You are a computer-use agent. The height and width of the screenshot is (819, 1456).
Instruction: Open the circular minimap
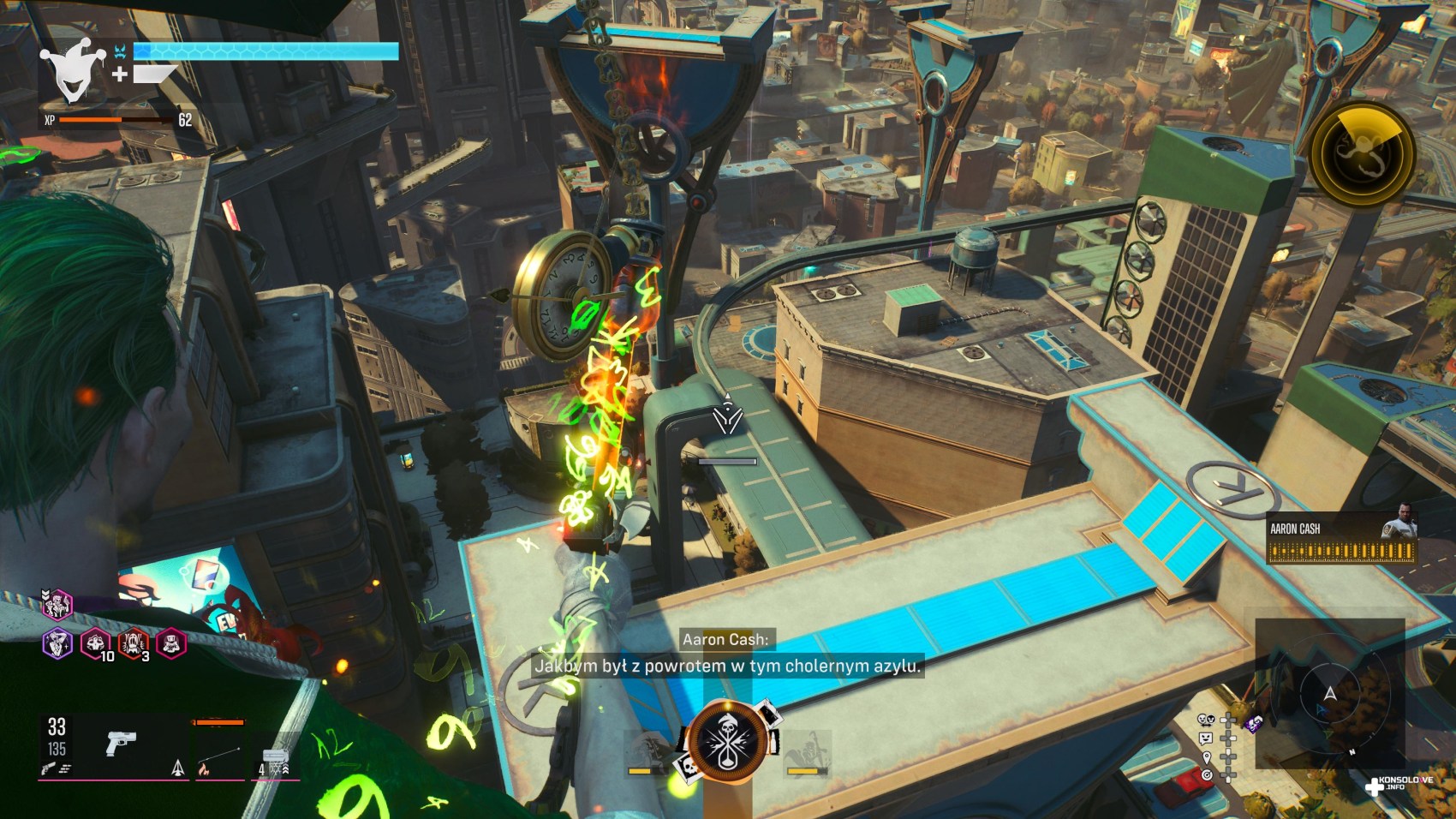pos(1329,694)
